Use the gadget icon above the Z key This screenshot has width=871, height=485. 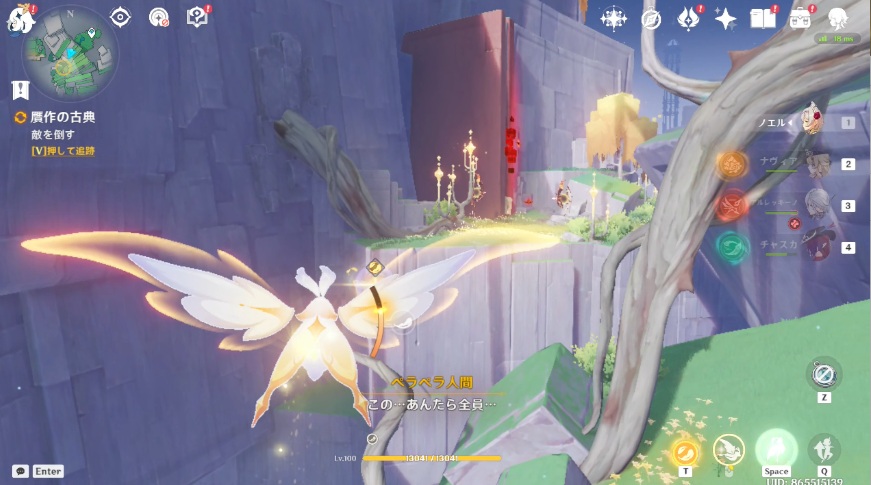pos(824,375)
